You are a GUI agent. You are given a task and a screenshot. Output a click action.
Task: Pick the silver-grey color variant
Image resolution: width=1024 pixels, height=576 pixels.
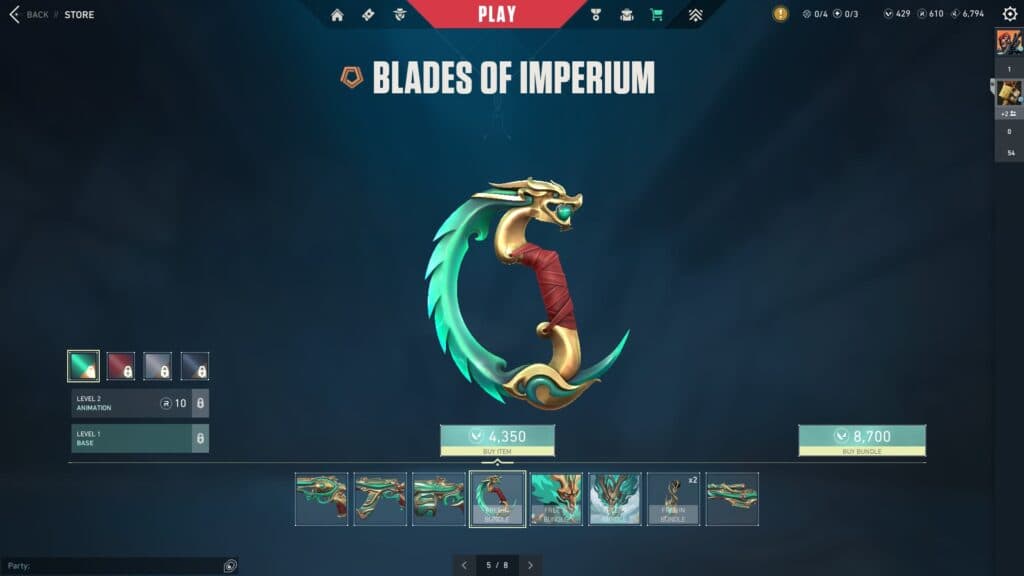coord(158,366)
